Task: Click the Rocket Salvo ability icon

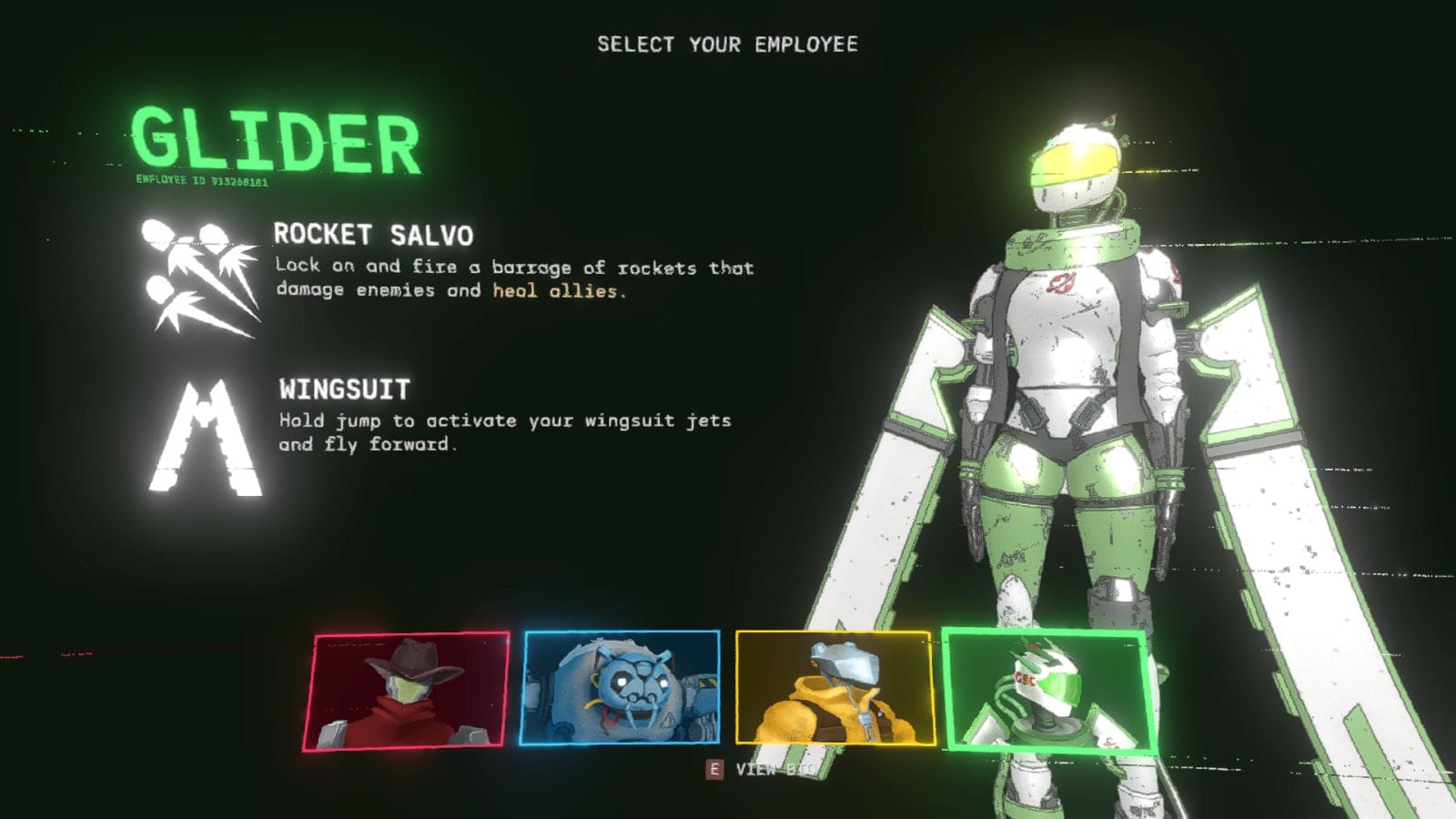Action: (200, 276)
